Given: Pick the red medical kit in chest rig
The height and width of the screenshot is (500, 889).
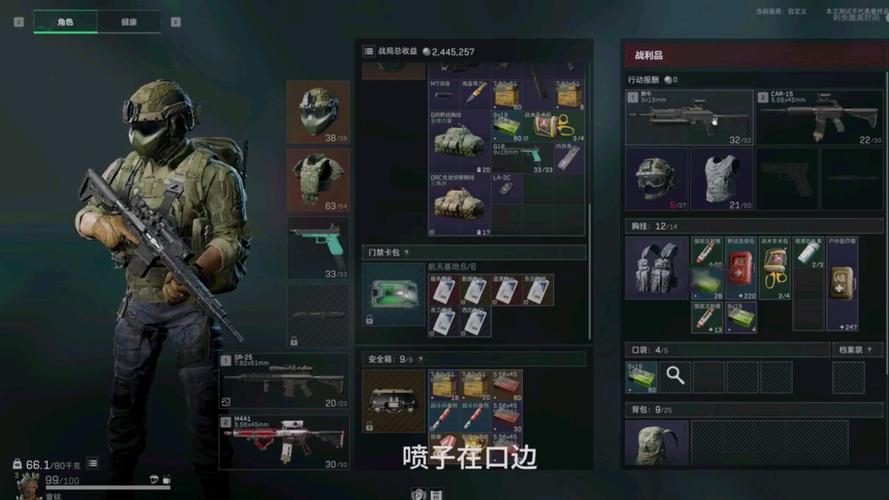Looking at the screenshot, I should tap(741, 268).
